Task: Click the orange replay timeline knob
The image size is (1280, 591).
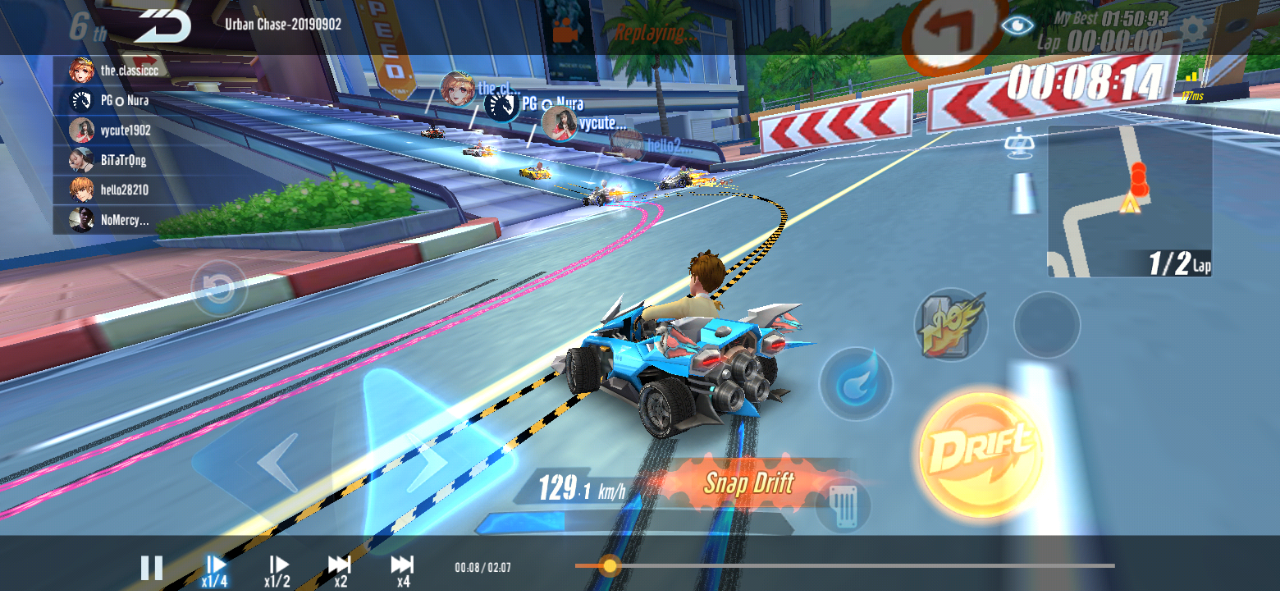Action: click(x=609, y=566)
